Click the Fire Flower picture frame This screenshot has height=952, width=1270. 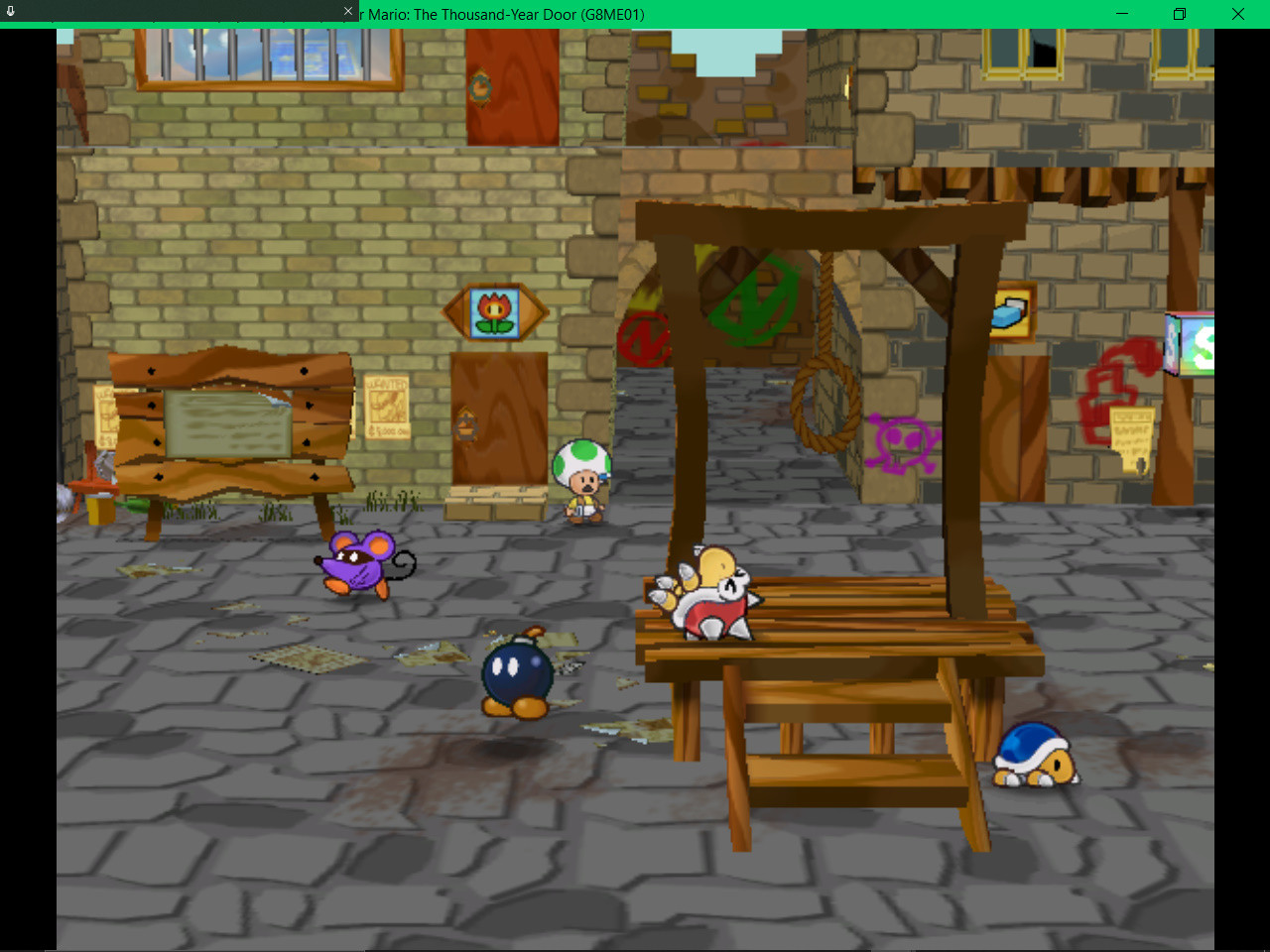[x=498, y=310]
